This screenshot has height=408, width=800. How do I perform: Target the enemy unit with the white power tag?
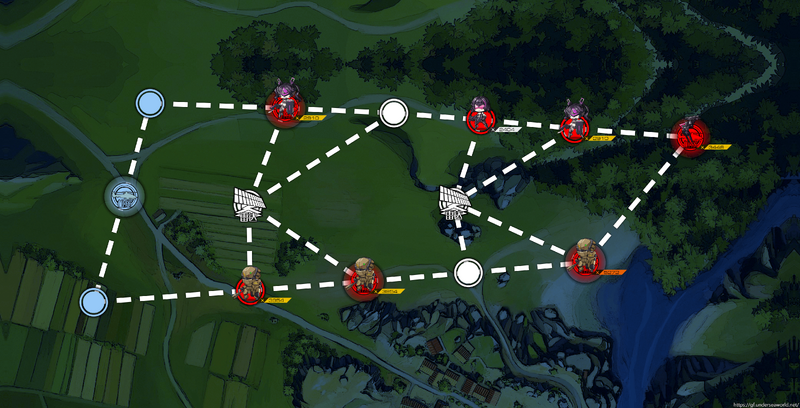click(479, 119)
